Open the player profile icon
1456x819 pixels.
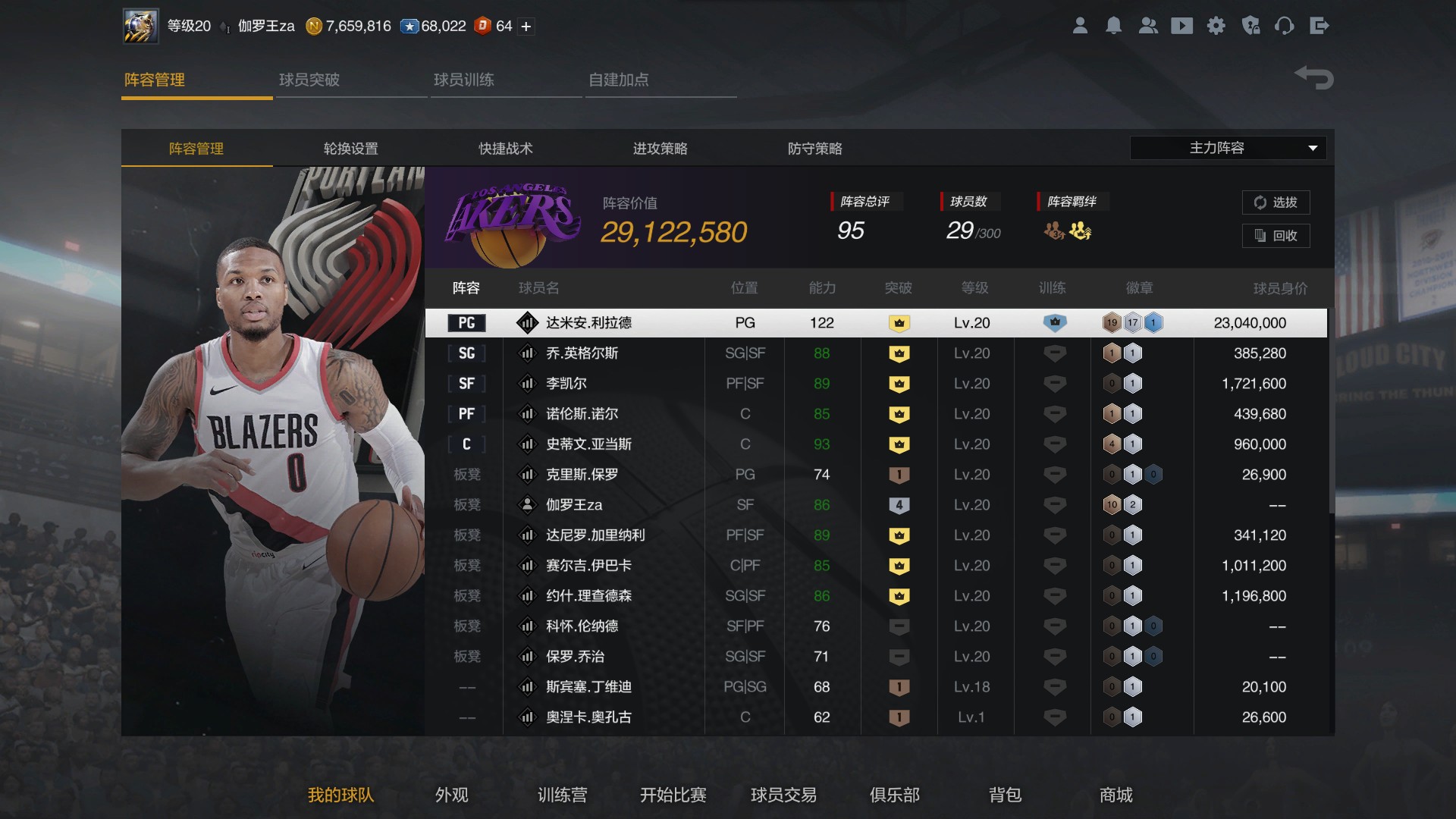(x=1080, y=25)
